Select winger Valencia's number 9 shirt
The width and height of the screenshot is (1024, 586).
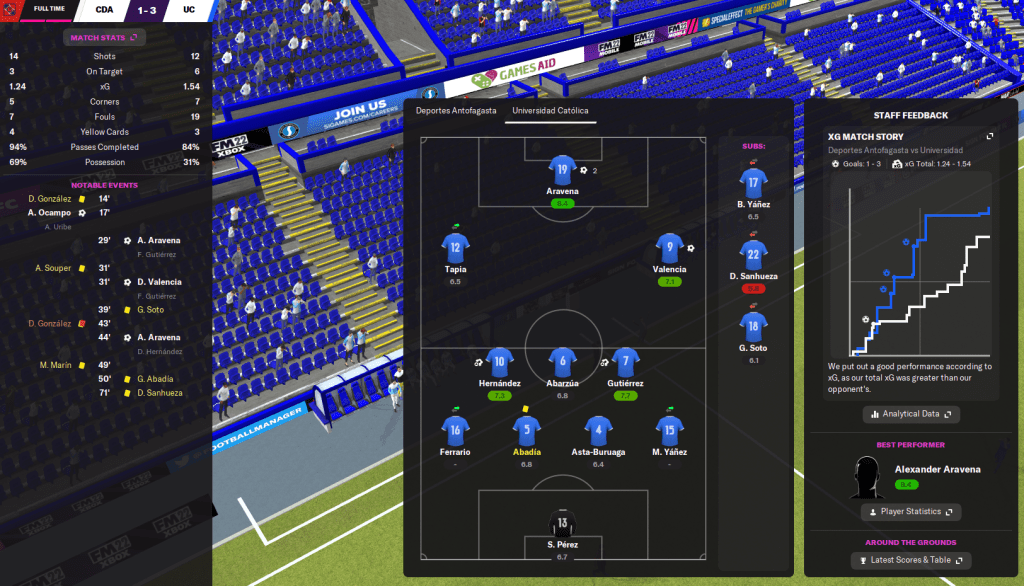669,248
